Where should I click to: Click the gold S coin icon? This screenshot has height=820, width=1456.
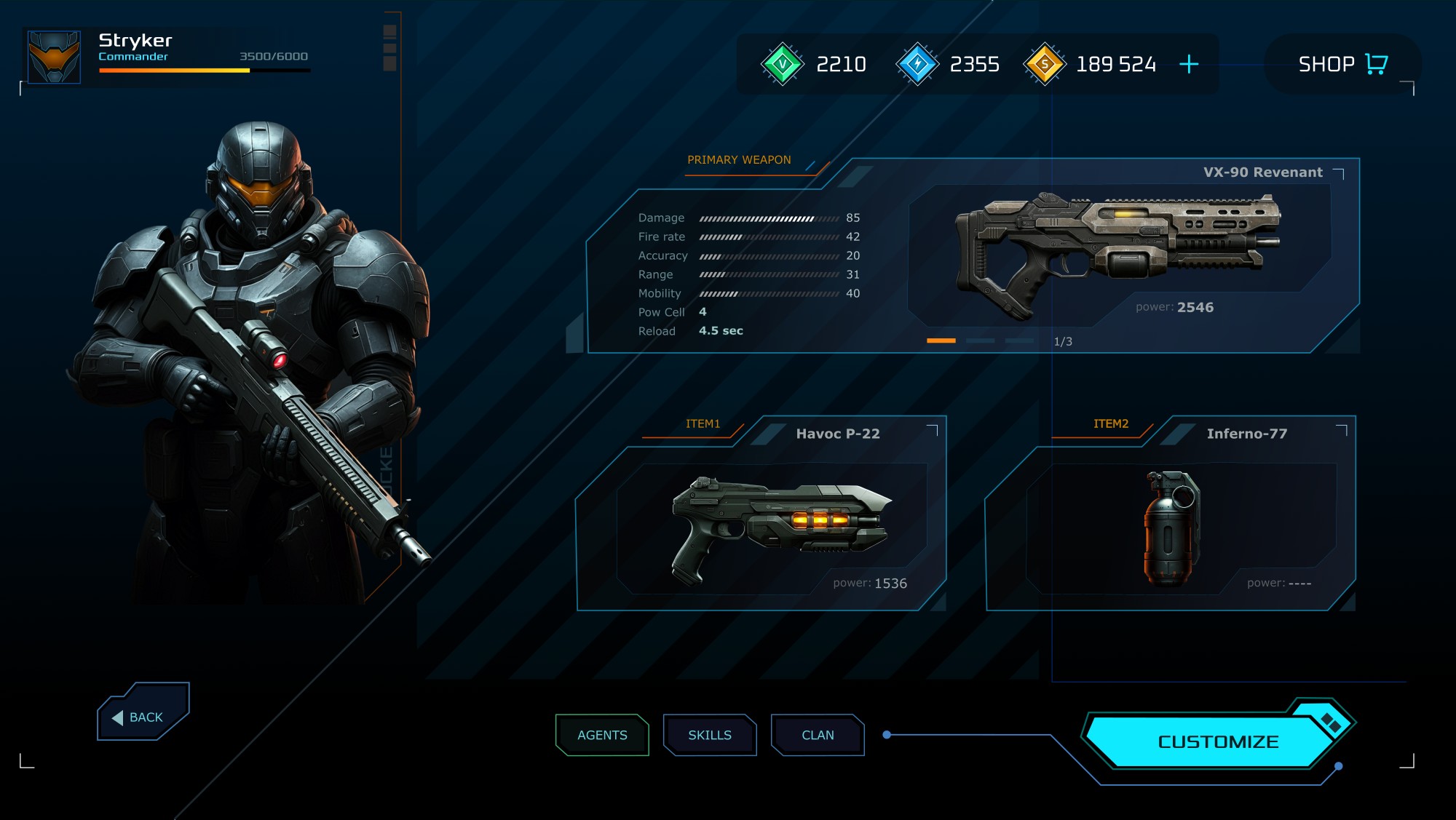1045,64
